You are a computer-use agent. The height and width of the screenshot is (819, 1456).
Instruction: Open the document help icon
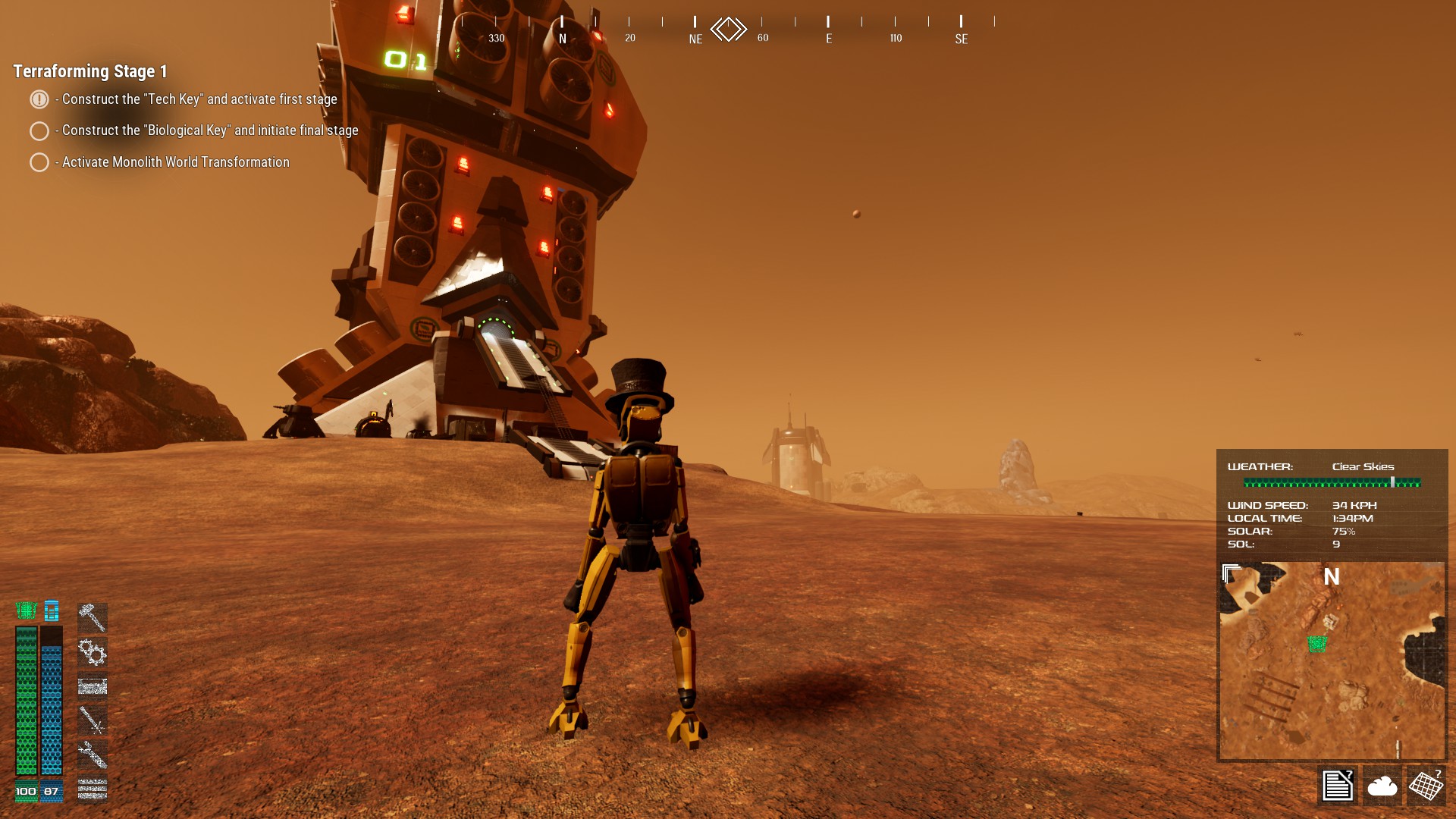(1338, 785)
